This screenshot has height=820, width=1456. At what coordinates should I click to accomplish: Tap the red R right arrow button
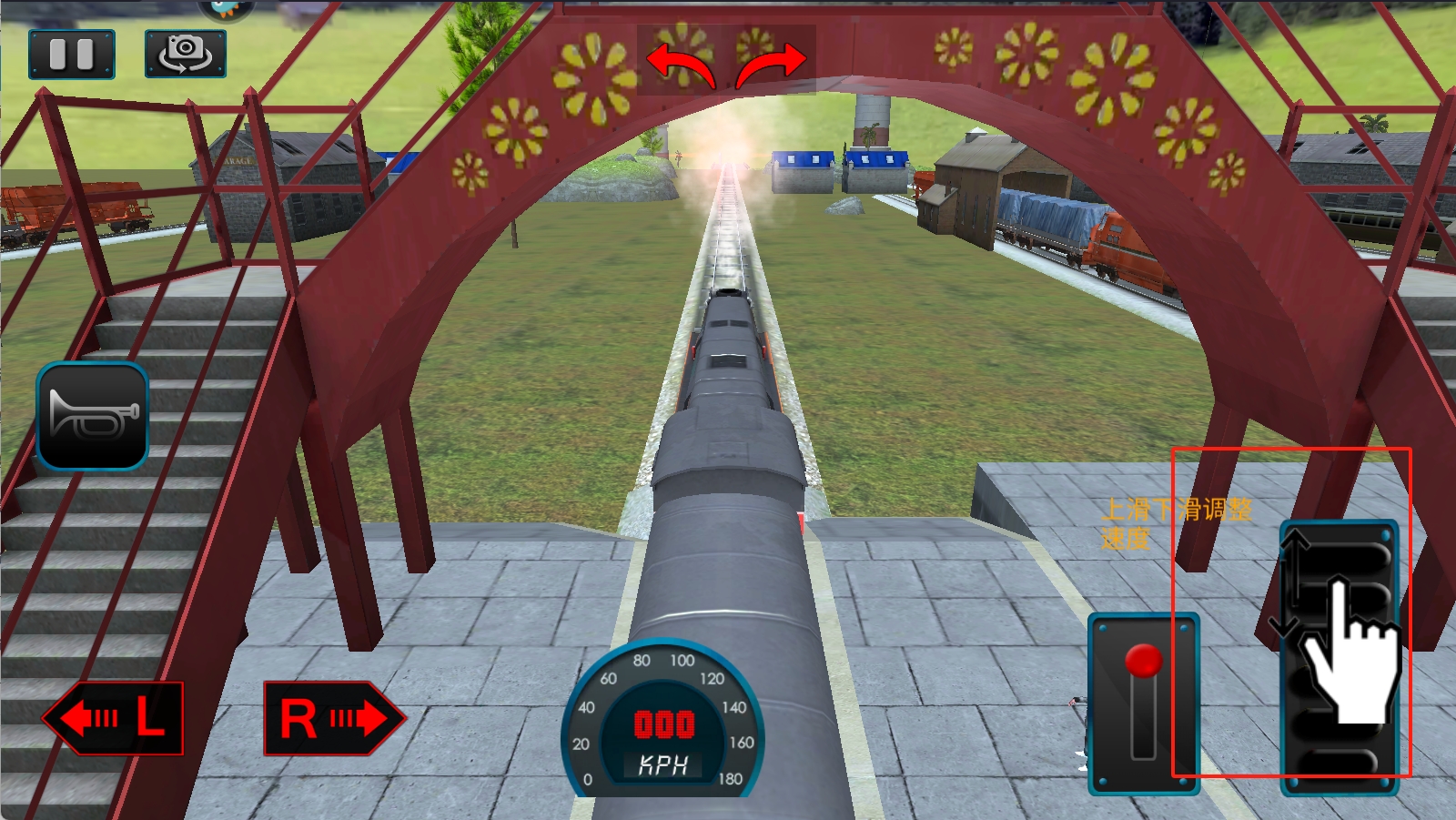tap(333, 719)
